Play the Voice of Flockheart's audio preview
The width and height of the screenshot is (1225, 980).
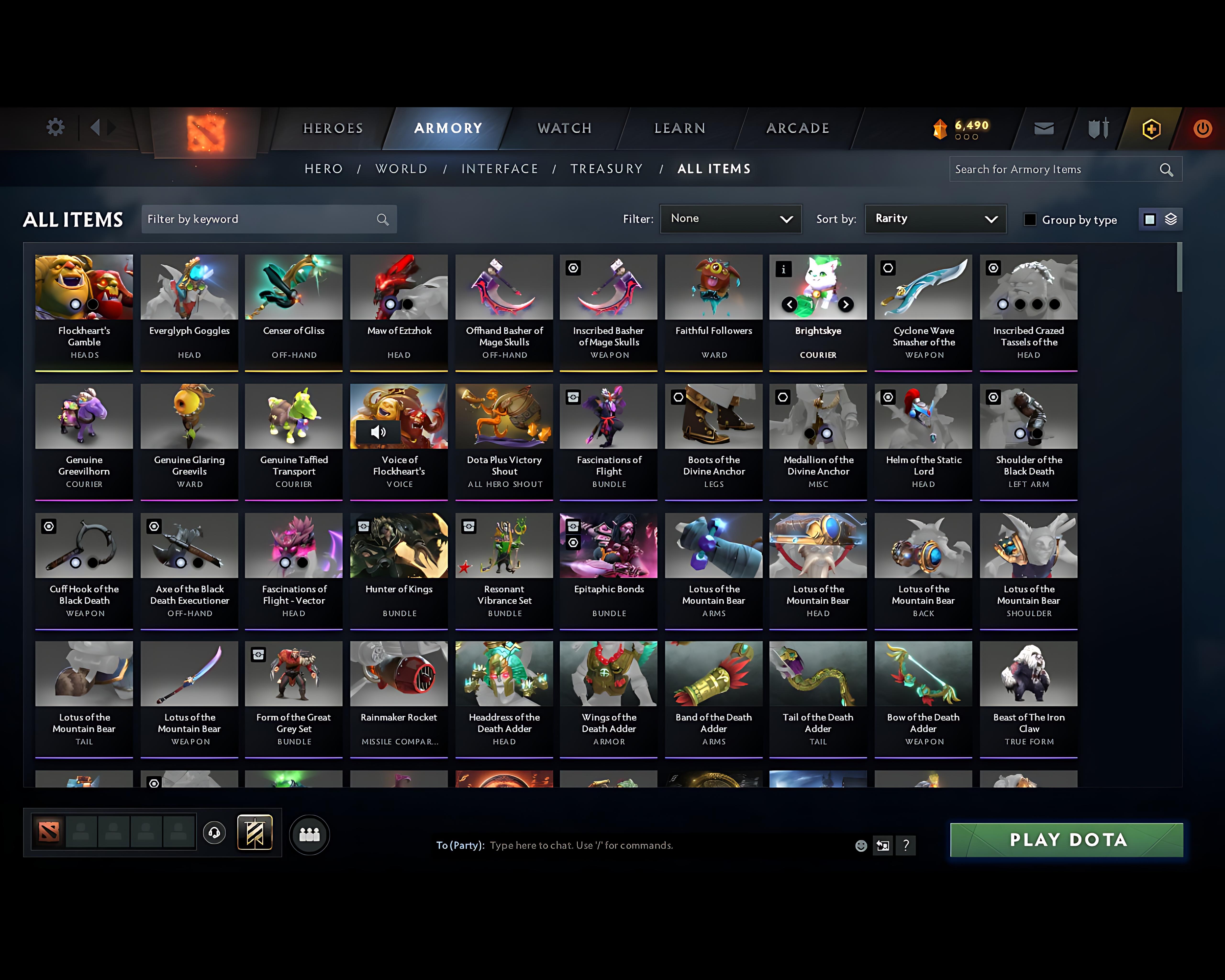tap(379, 432)
